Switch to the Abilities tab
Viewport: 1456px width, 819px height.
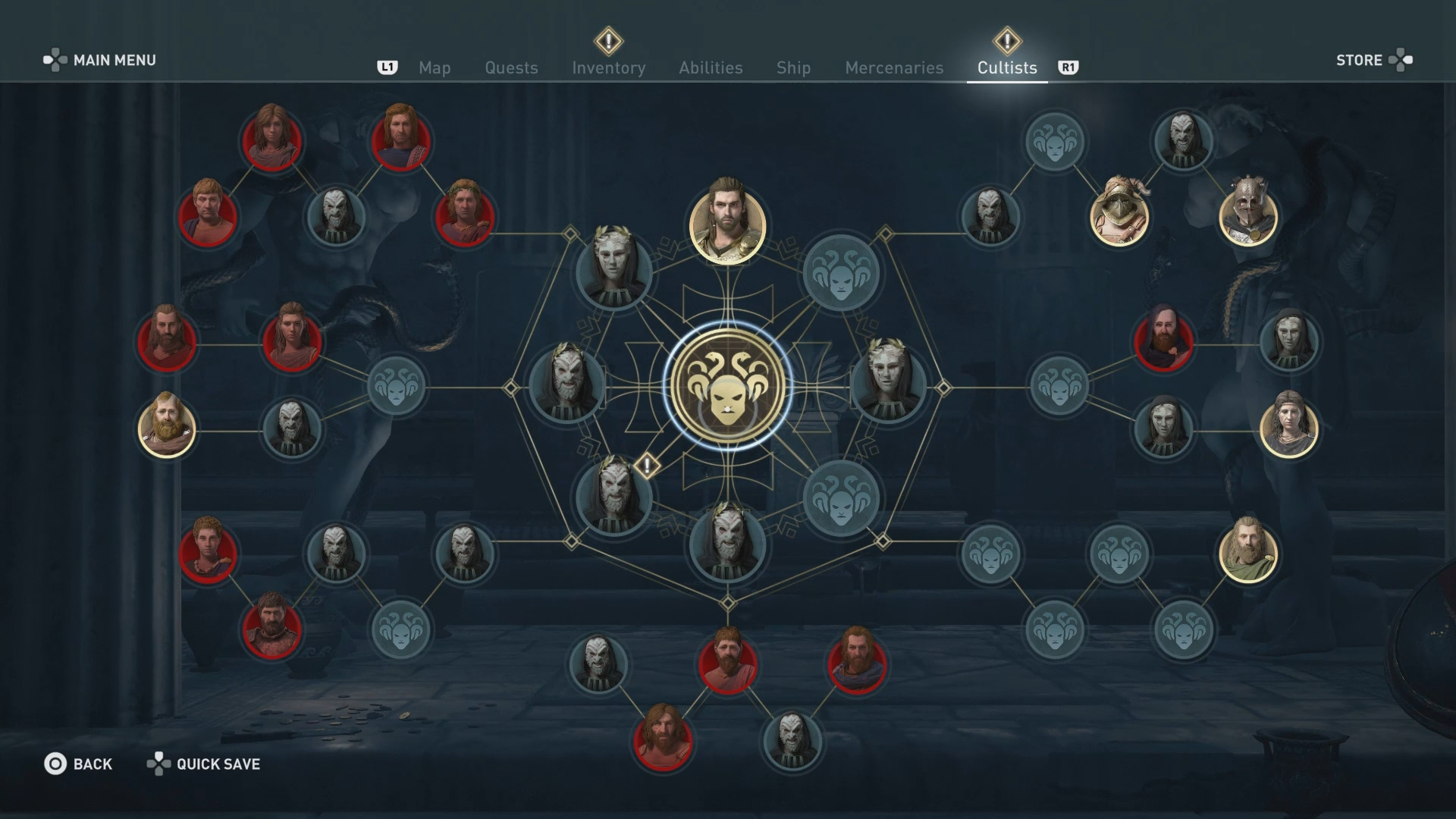pyautogui.click(x=711, y=68)
